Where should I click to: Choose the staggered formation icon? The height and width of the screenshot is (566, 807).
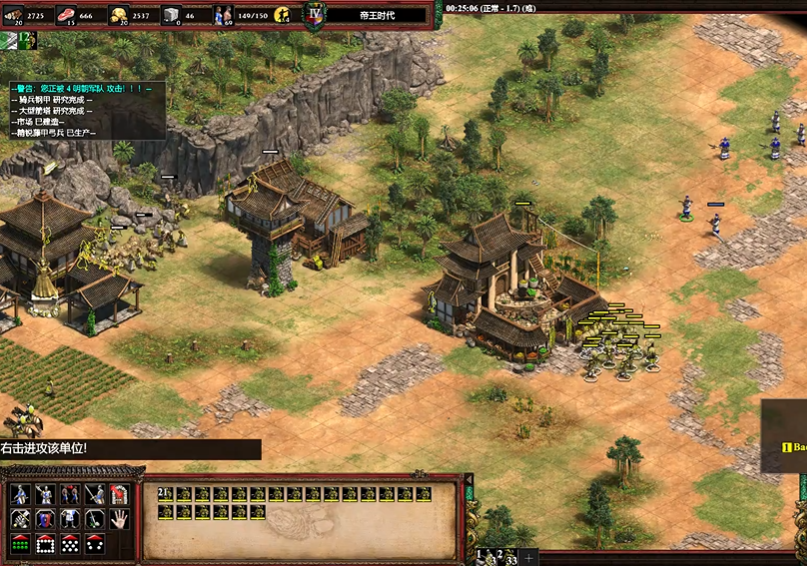click(70, 544)
